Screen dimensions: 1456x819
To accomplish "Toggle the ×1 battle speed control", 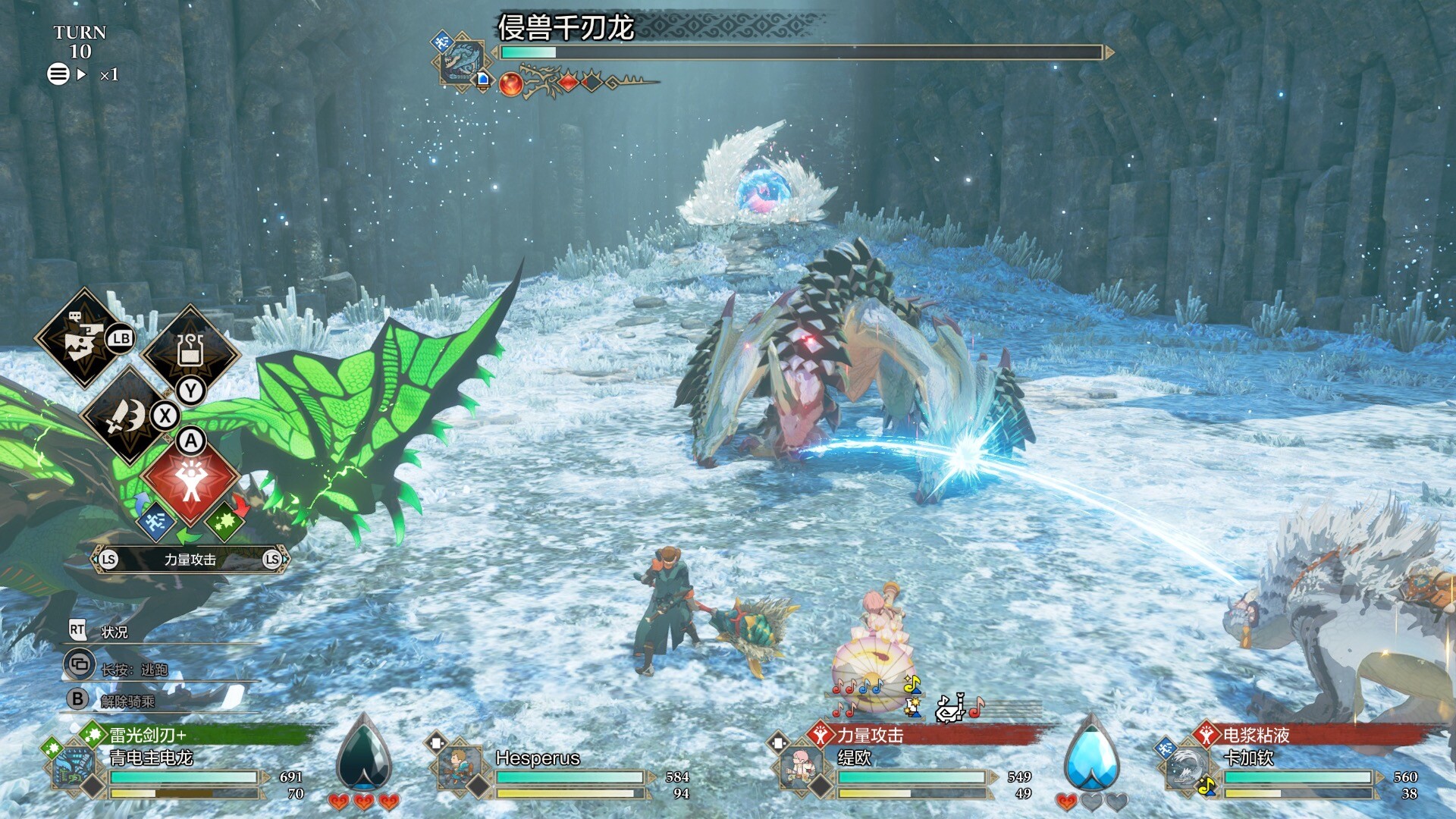I will [109, 75].
